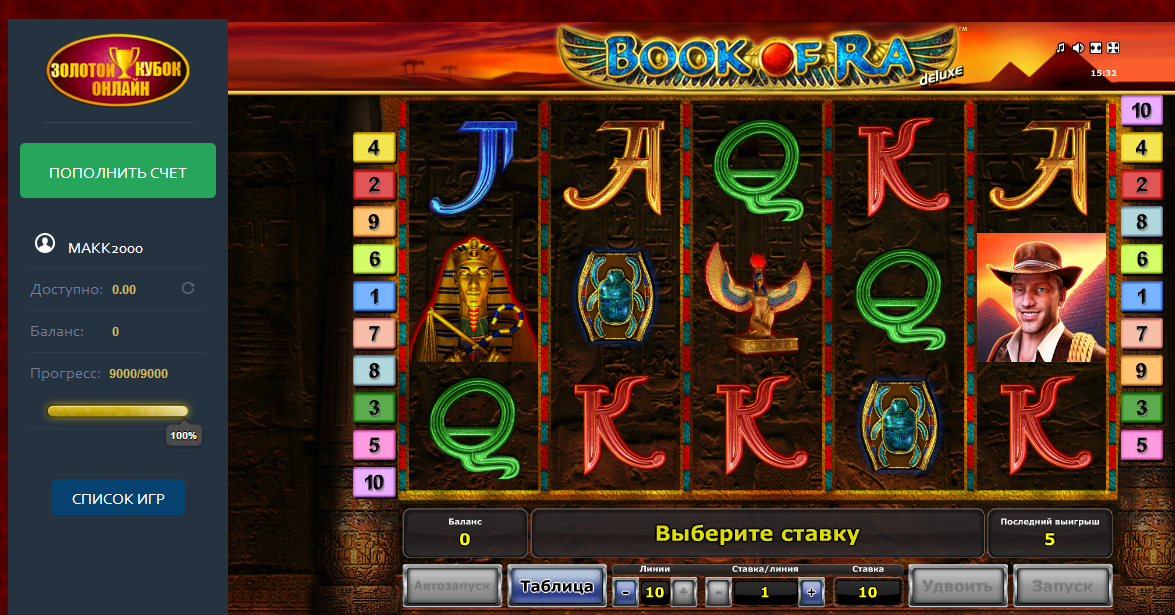The height and width of the screenshot is (615, 1175).
Task: Refresh the available balance with the circular arrow
Action: click(187, 289)
